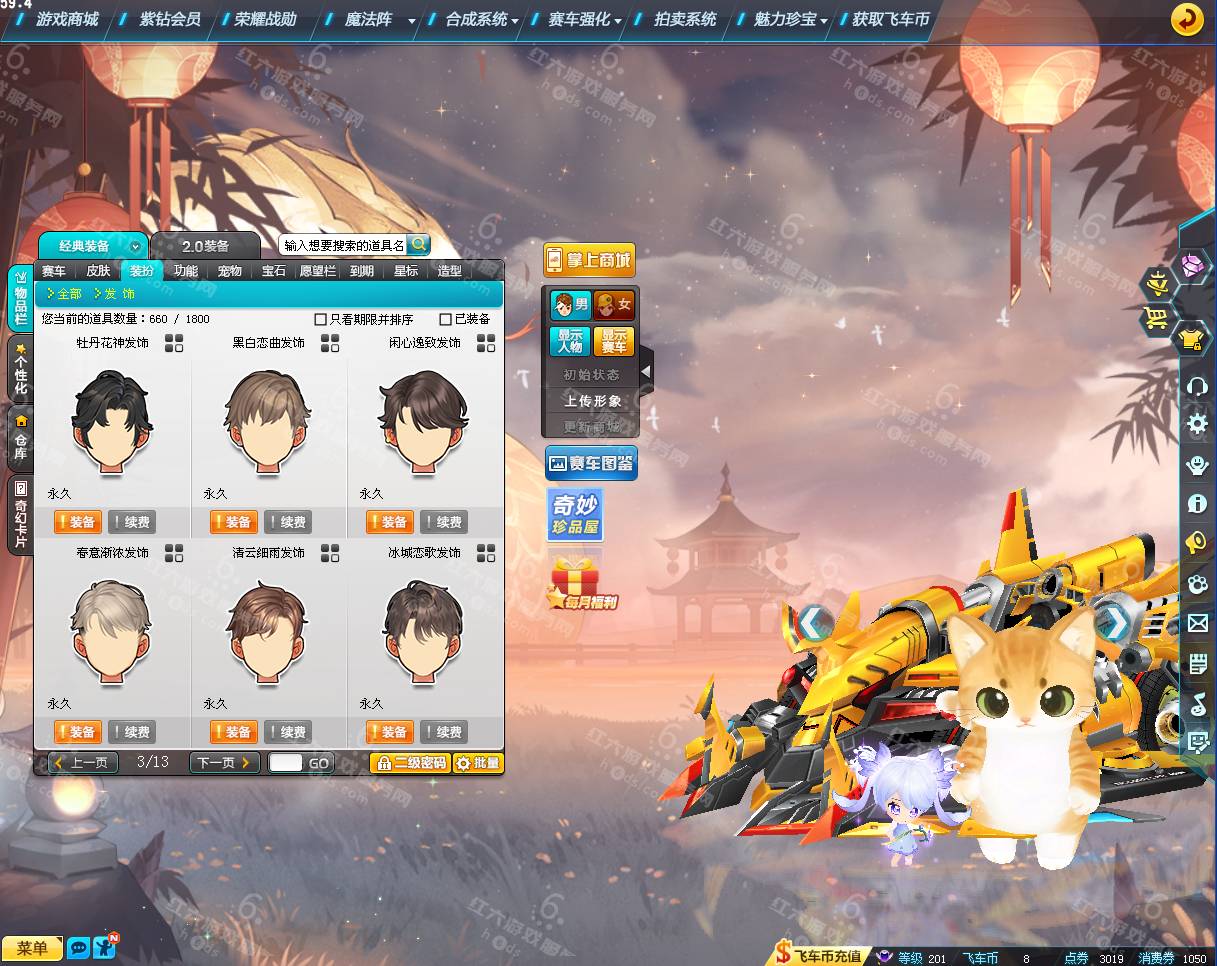Screen dimensions: 1217x966
Task: Open the gear settings icon
Action: click(1197, 424)
